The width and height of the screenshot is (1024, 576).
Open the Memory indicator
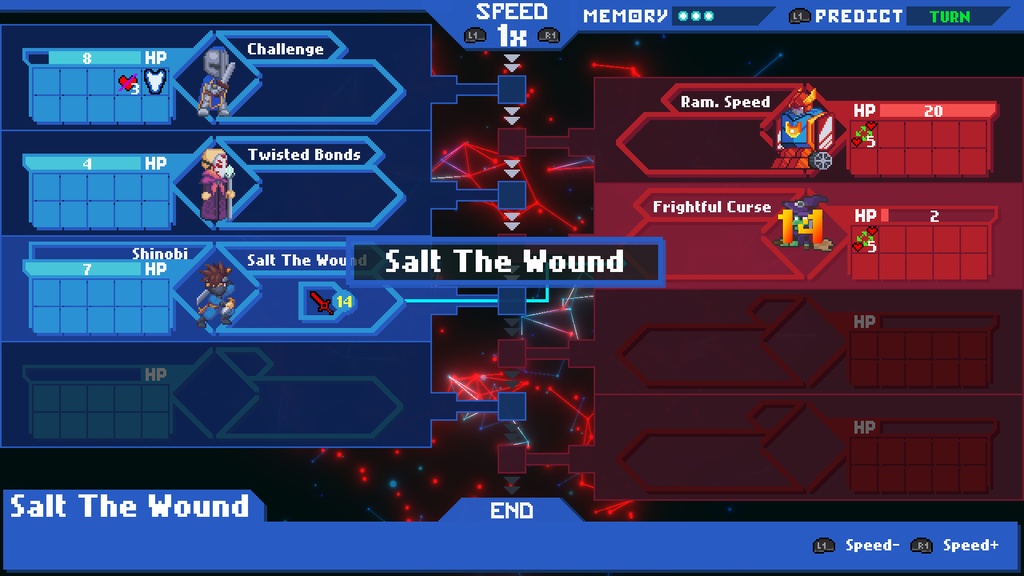pos(650,16)
